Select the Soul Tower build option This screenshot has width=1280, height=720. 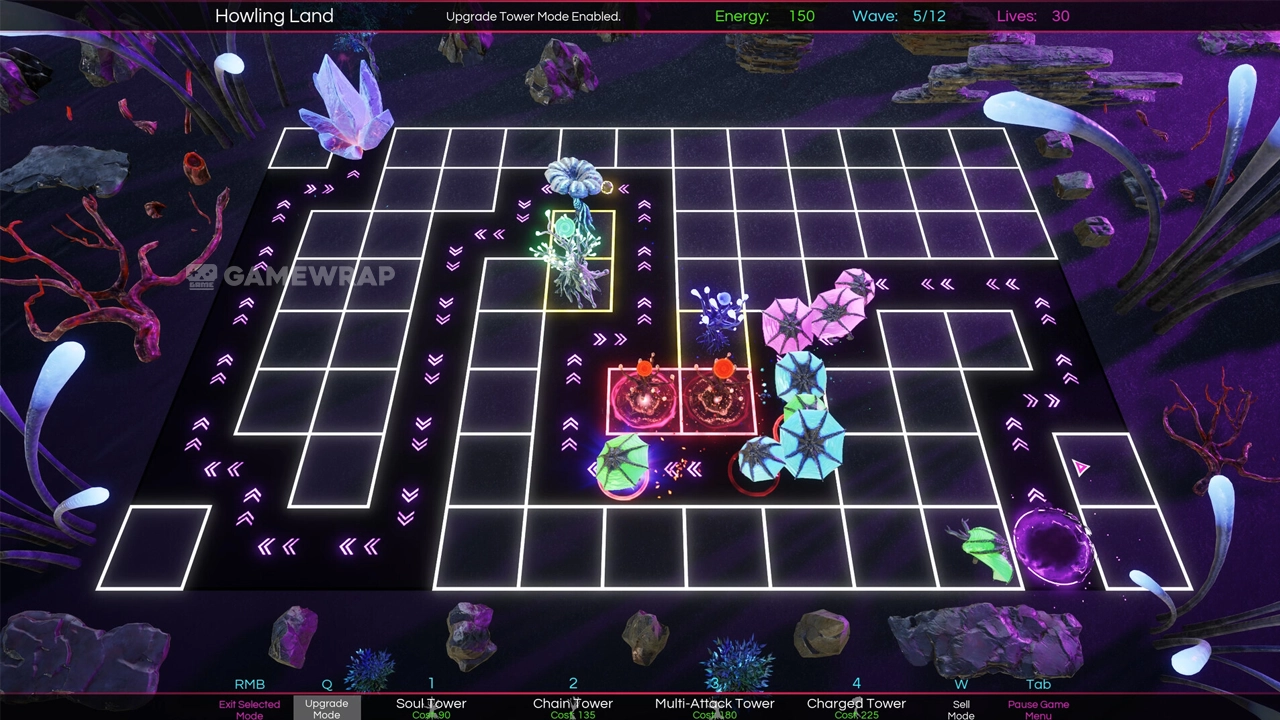[431, 705]
